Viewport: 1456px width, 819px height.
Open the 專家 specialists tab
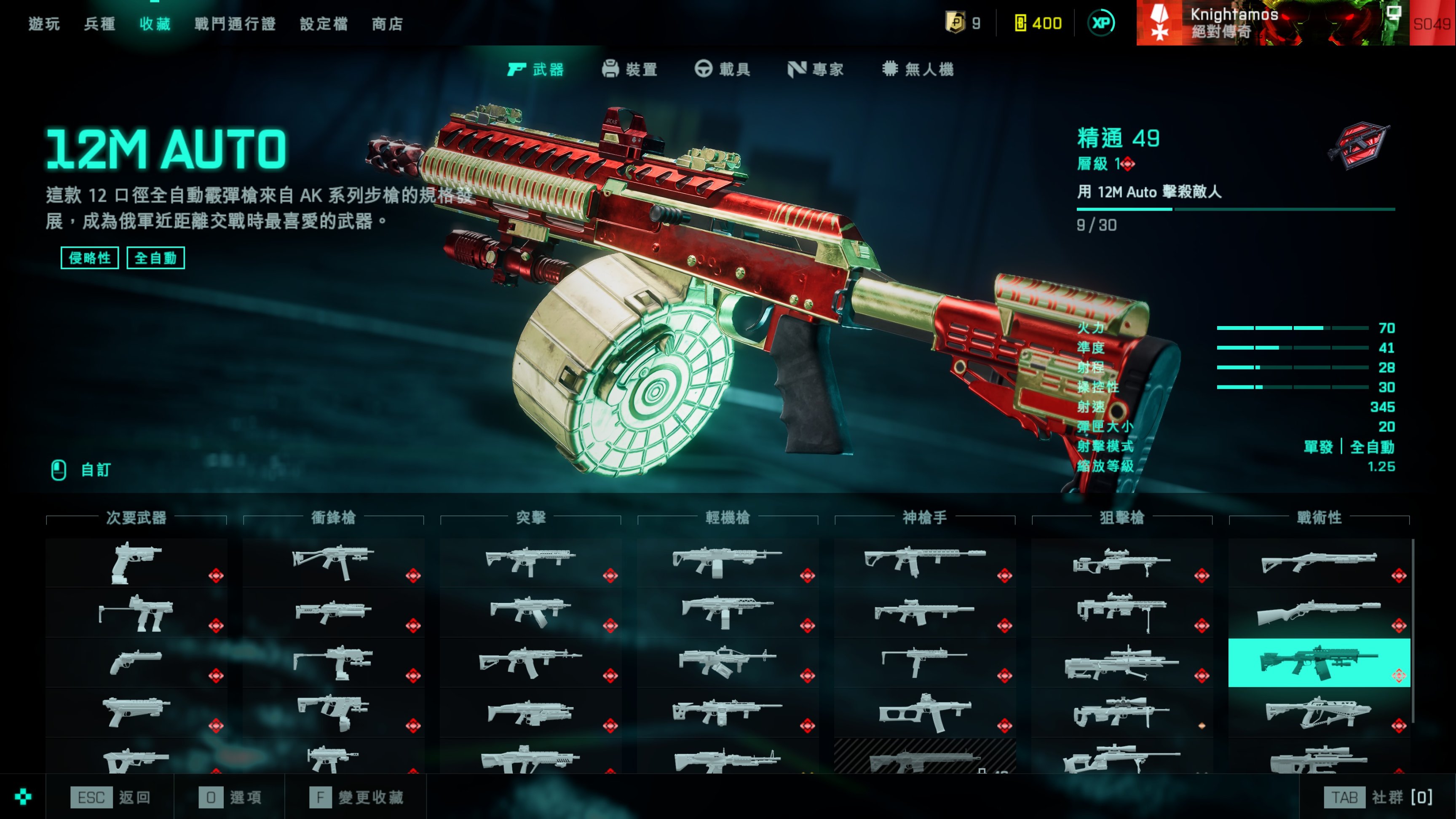[816, 70]
